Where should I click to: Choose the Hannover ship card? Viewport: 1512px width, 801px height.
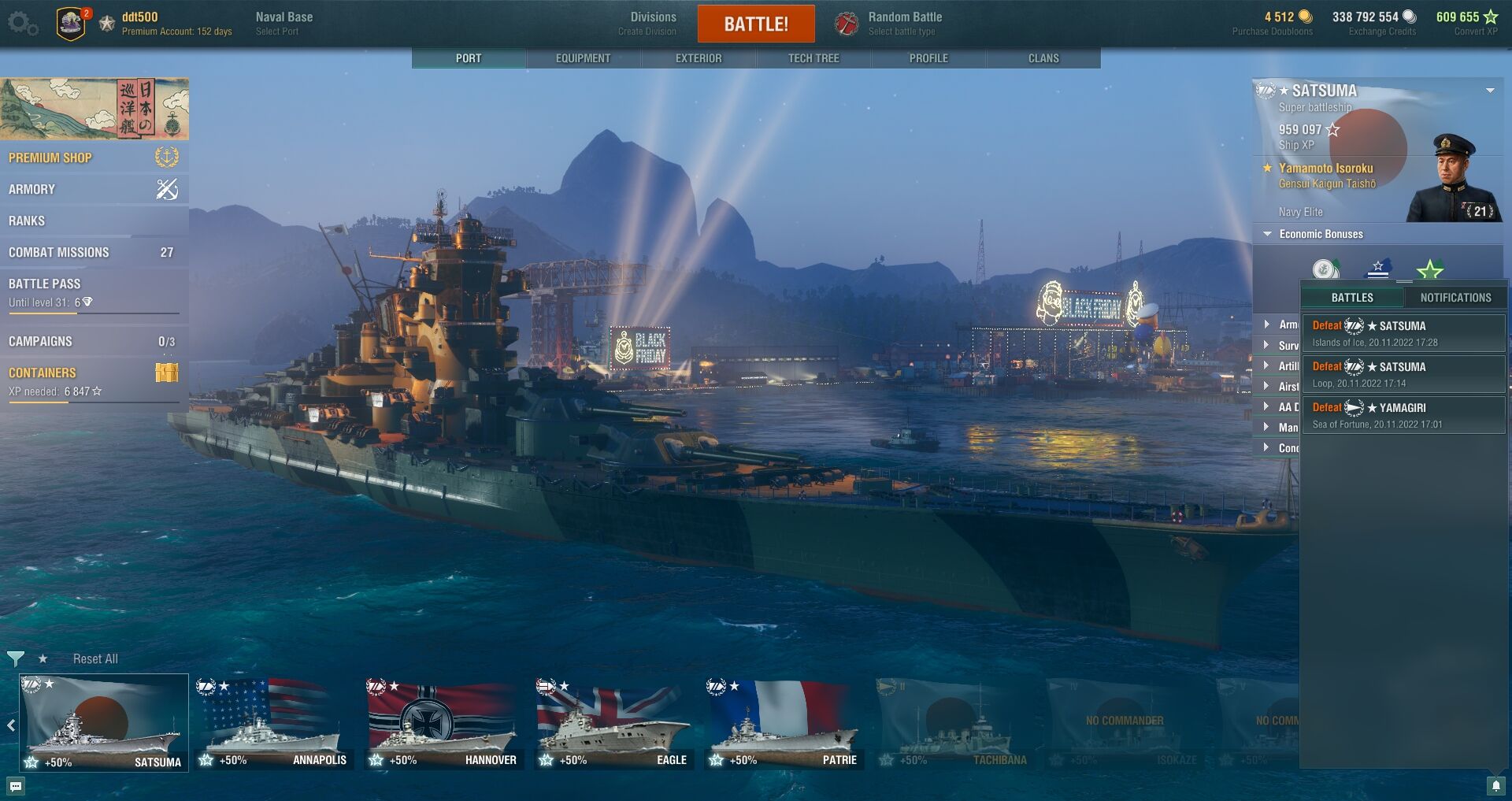[x=443, y=725]
